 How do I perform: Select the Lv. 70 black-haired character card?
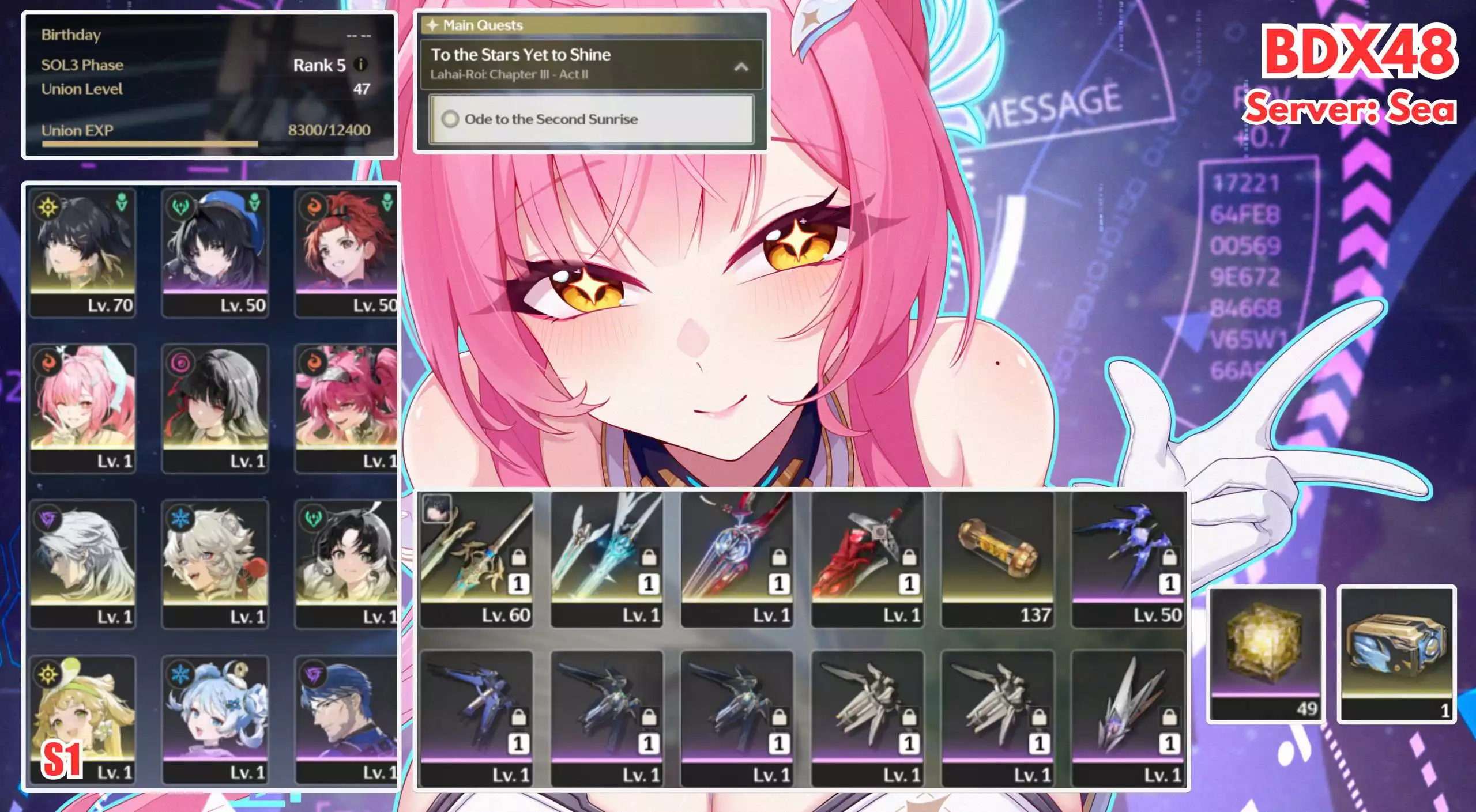(x=82, y=252)
